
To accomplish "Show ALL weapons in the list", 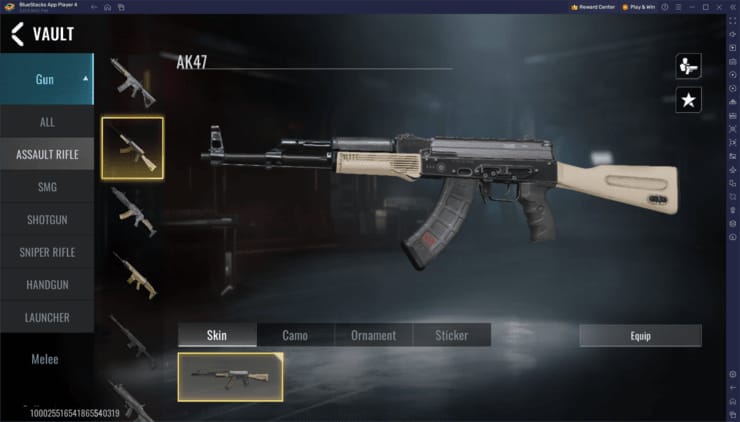I will point(47,122).
